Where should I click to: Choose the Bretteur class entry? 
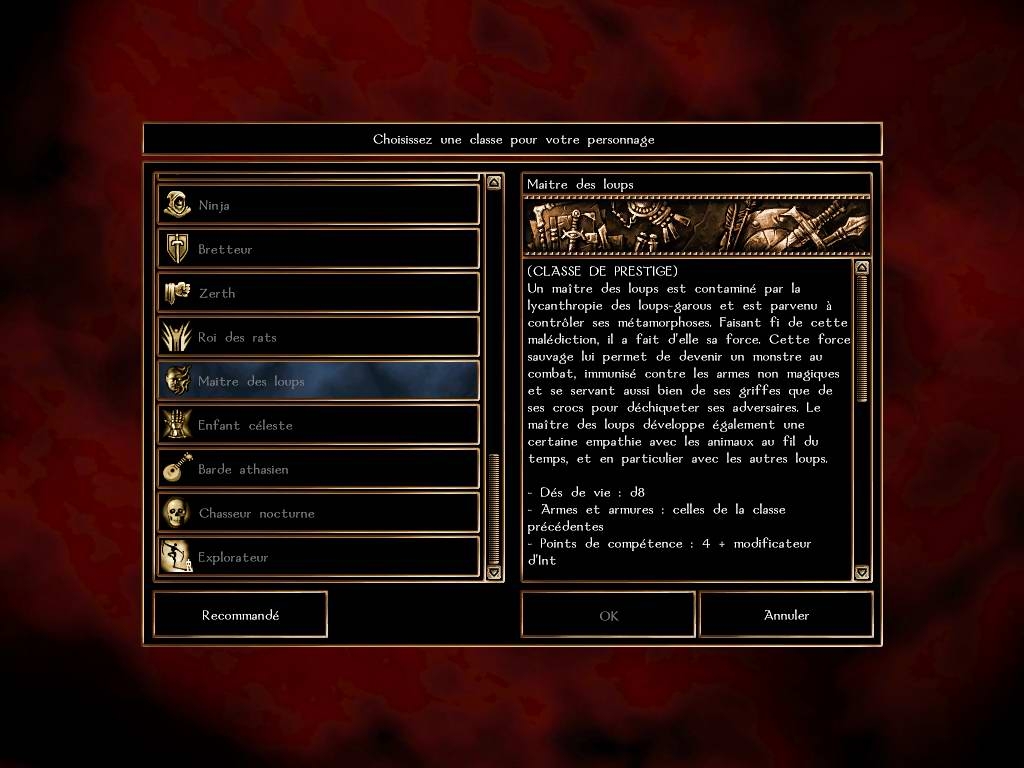coord(318,249)
